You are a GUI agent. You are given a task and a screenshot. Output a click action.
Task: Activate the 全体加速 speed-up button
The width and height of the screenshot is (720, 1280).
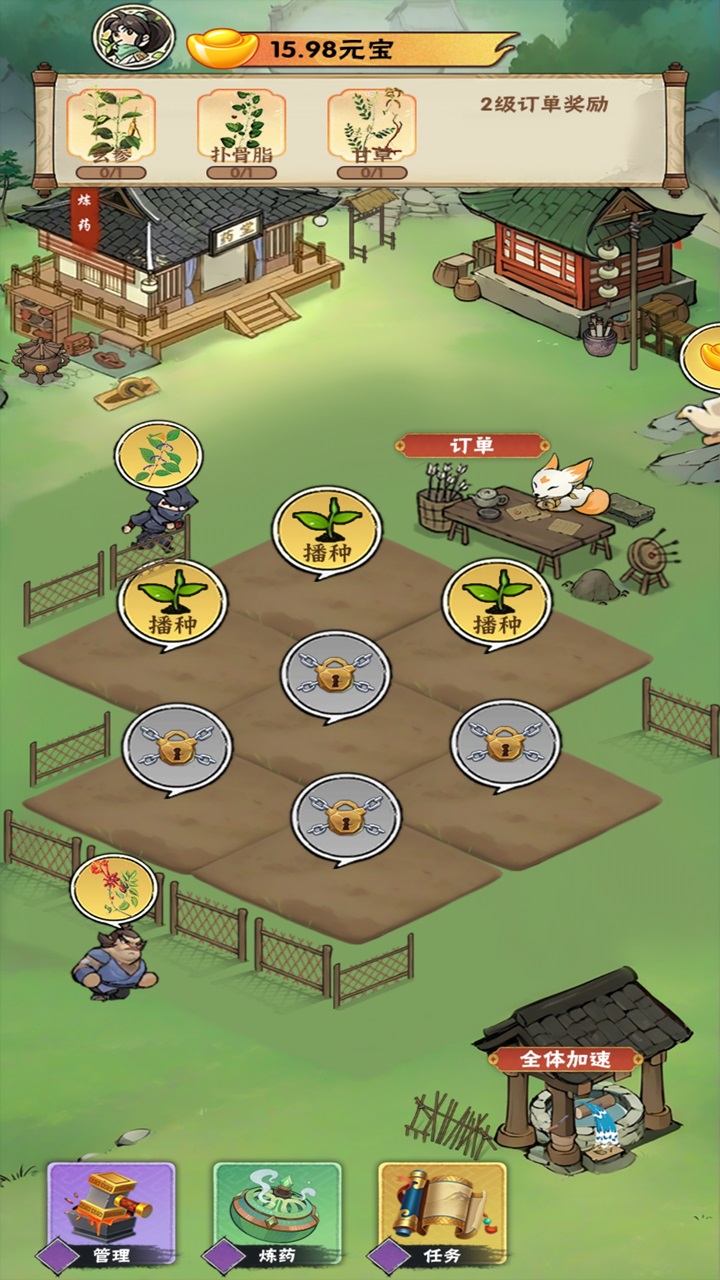[x=566, y=1059]
